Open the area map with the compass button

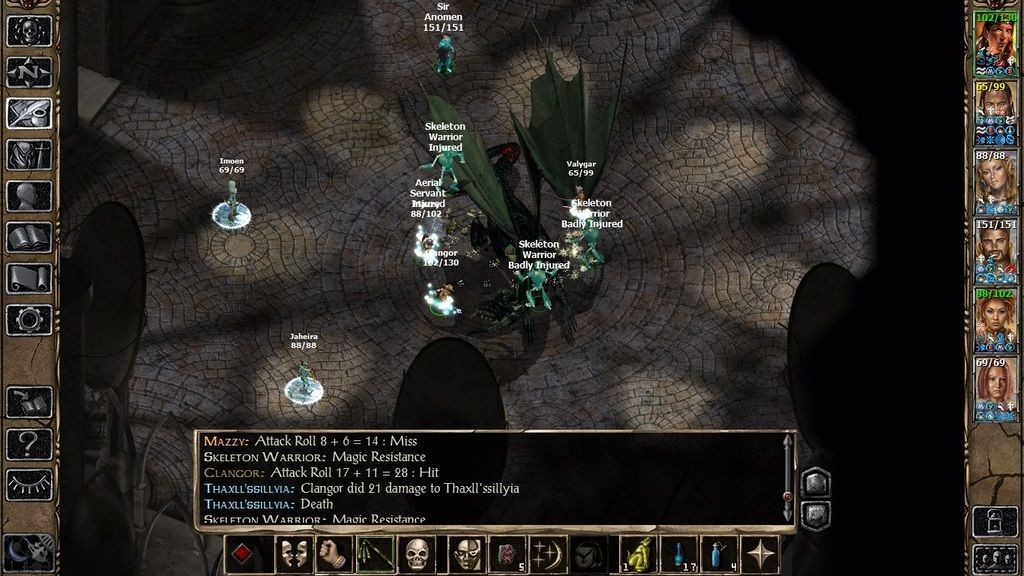pos(29,72)
